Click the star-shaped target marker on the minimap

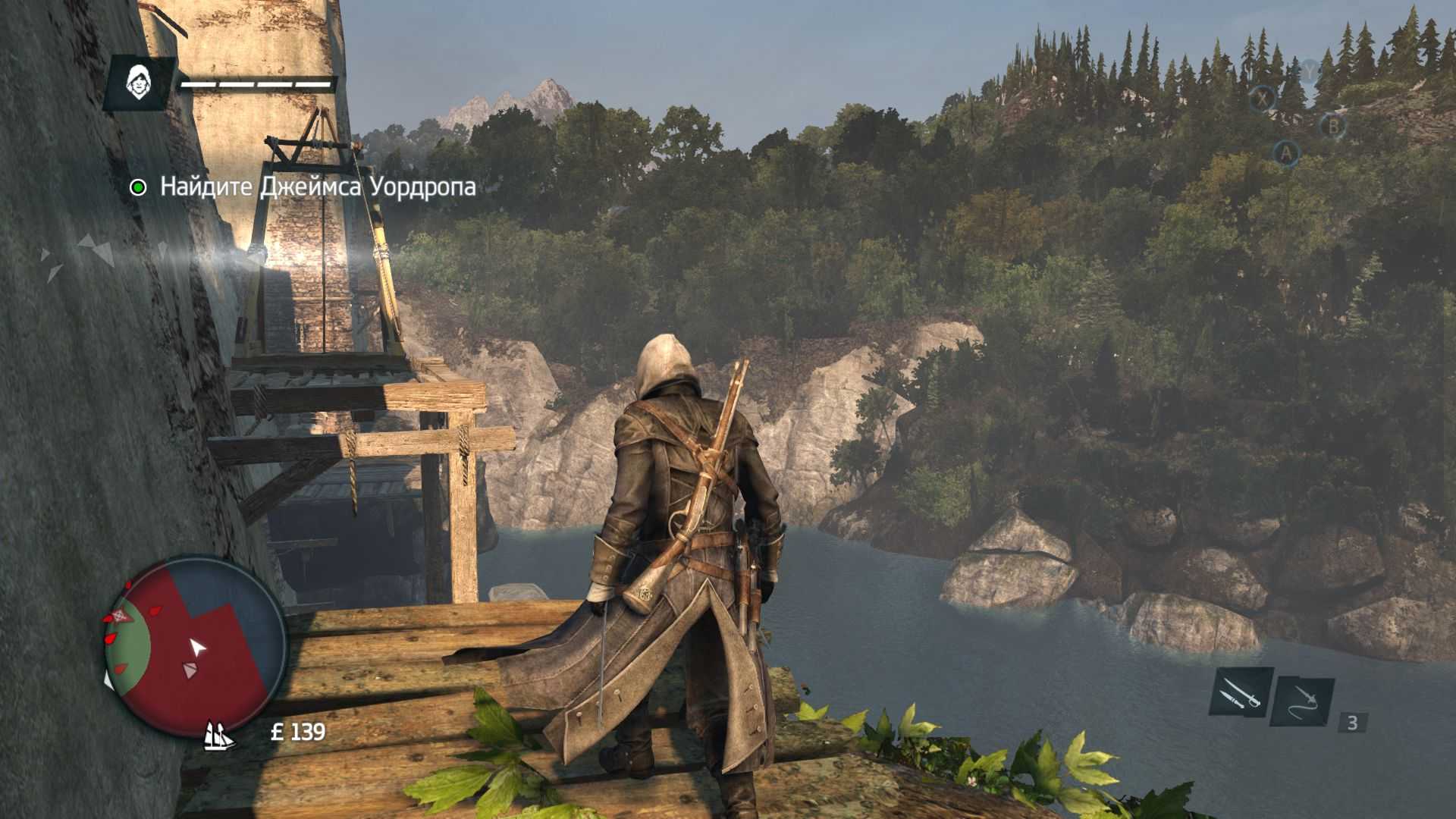point(119,615)
